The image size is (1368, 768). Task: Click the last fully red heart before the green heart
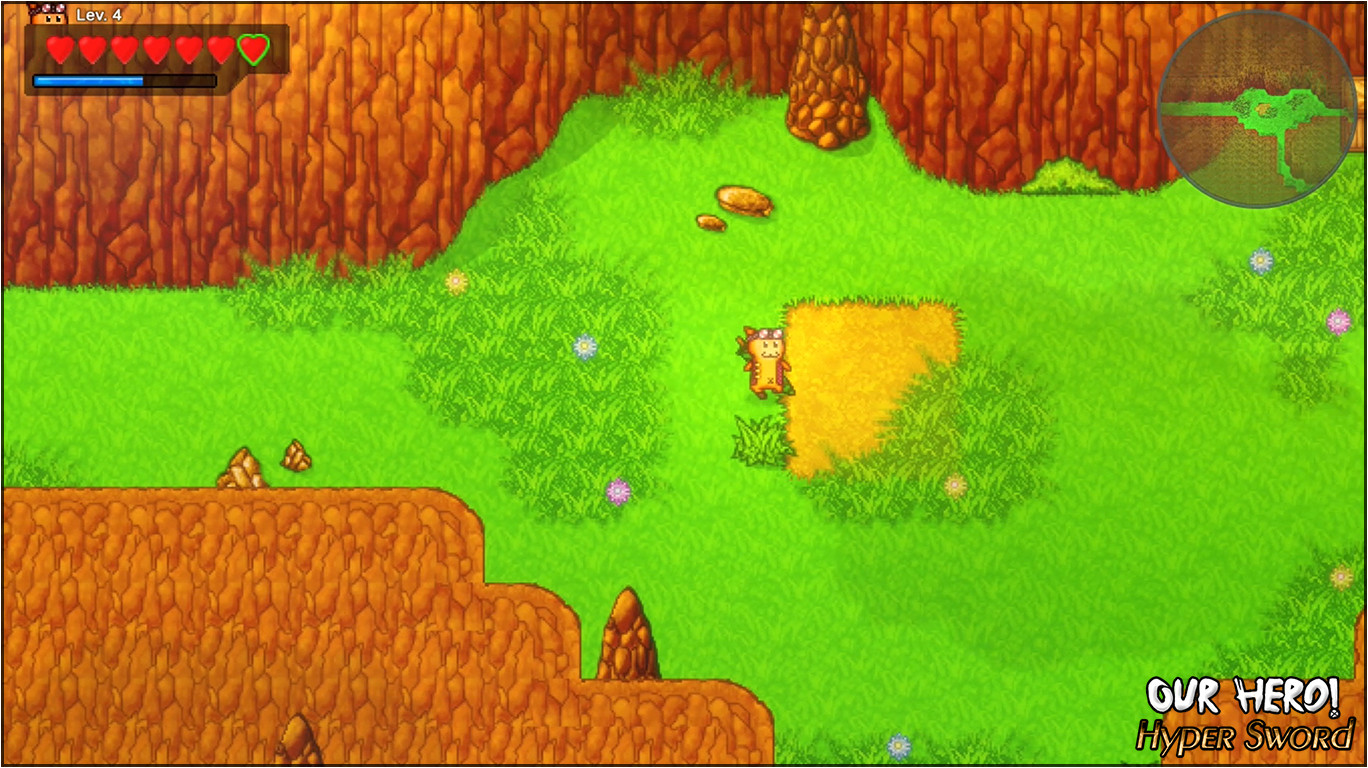222,46
